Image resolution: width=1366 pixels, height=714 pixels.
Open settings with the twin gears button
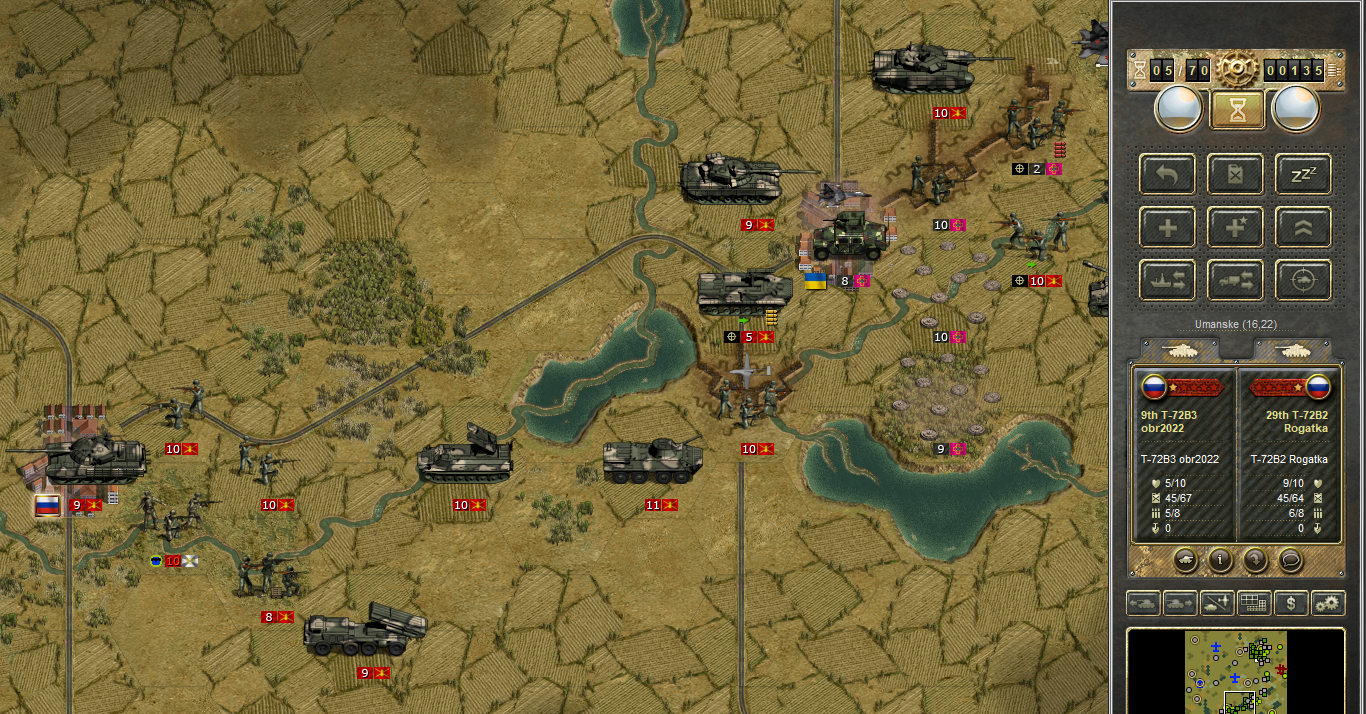pos(1328,603)
